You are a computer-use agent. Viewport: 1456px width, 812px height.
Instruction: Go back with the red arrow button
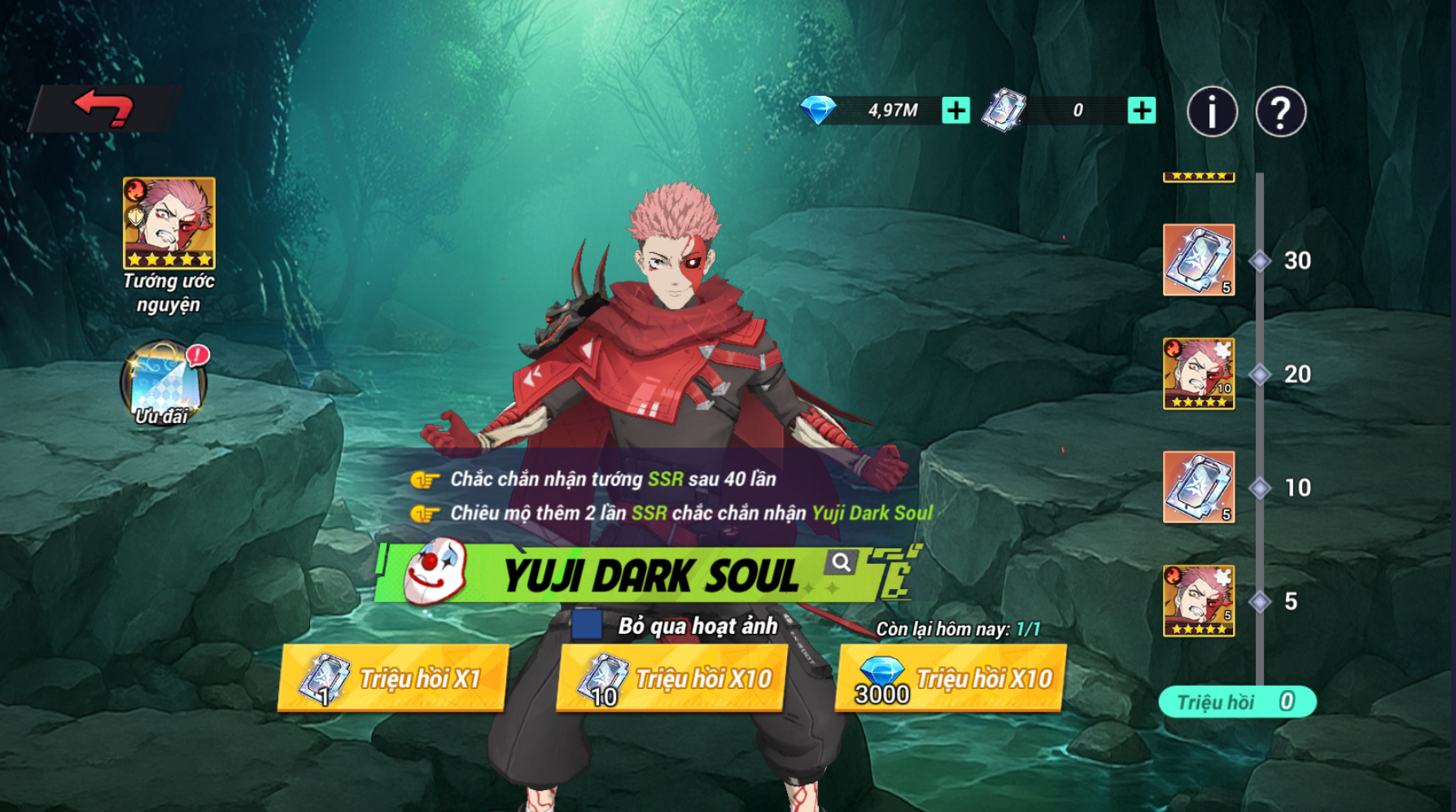click(x=103, y=108)
